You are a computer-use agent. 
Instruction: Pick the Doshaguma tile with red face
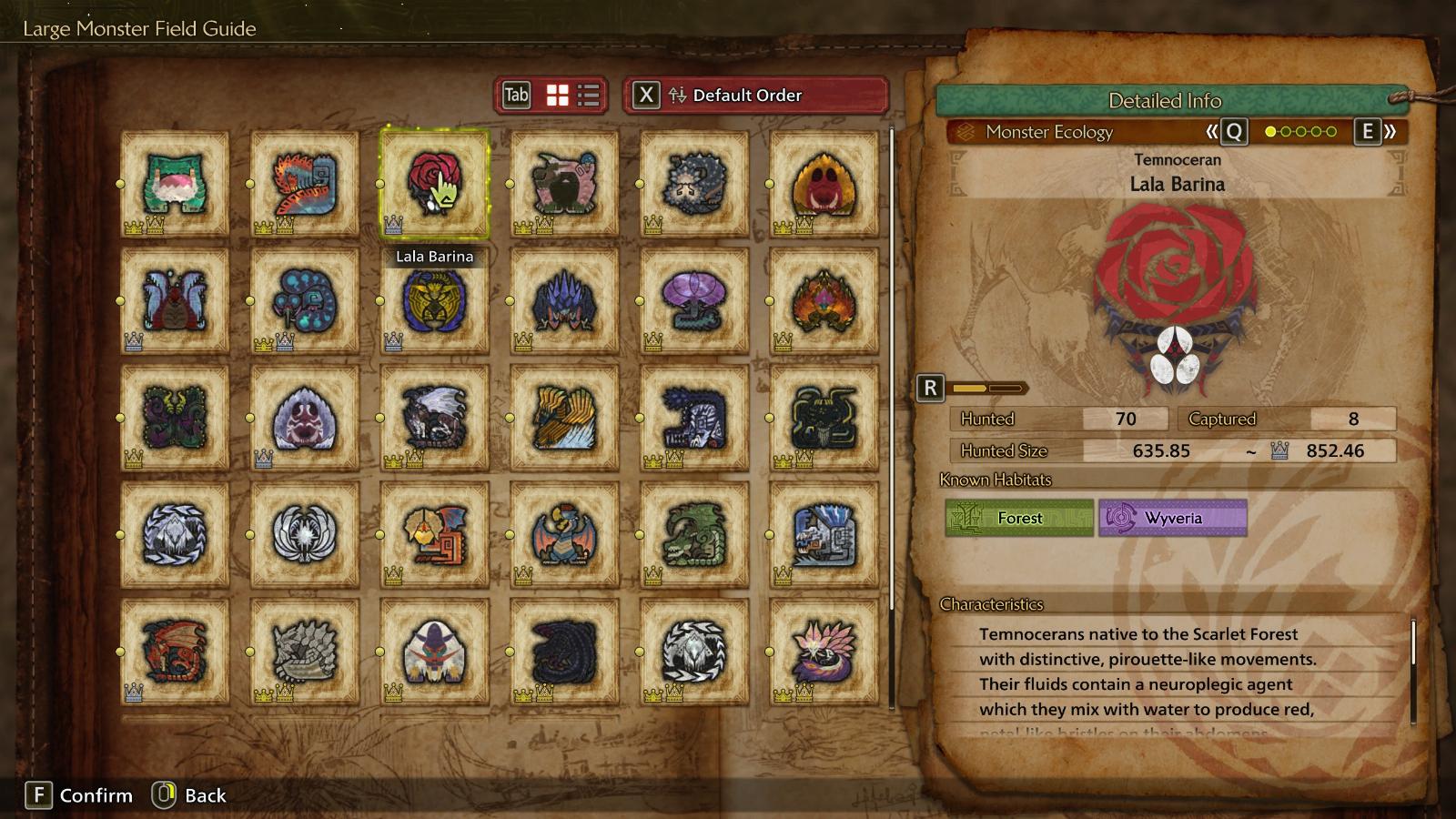coord(824,183)
